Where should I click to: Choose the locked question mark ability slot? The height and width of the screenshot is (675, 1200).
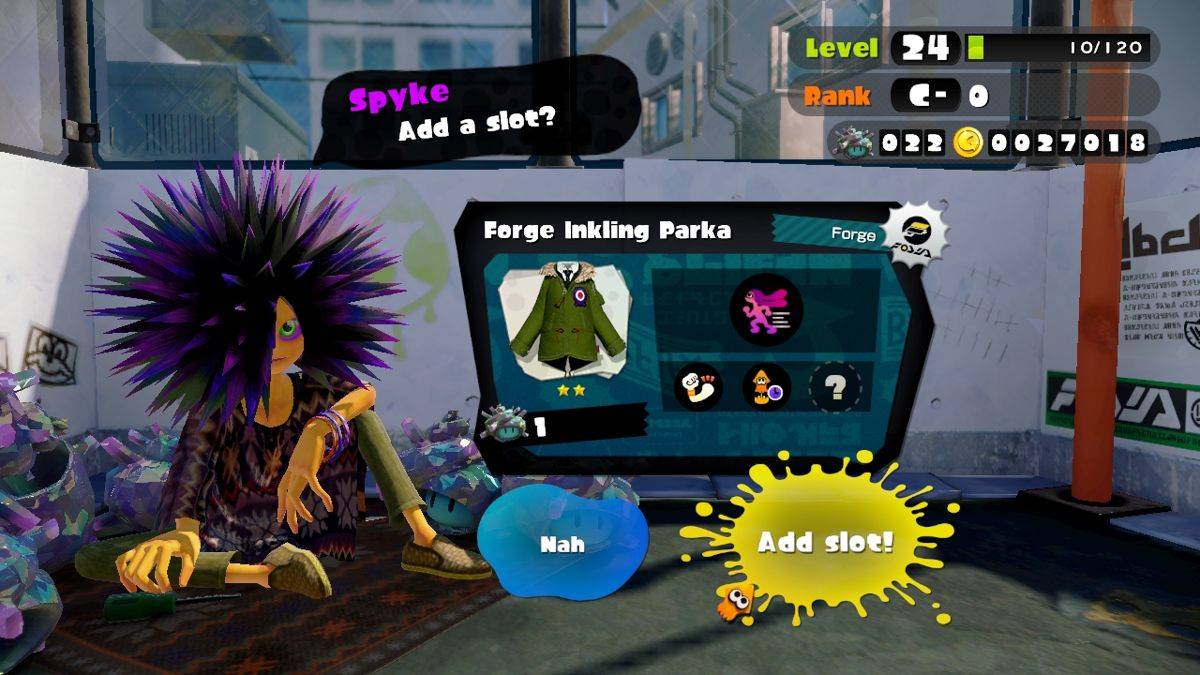834,387
